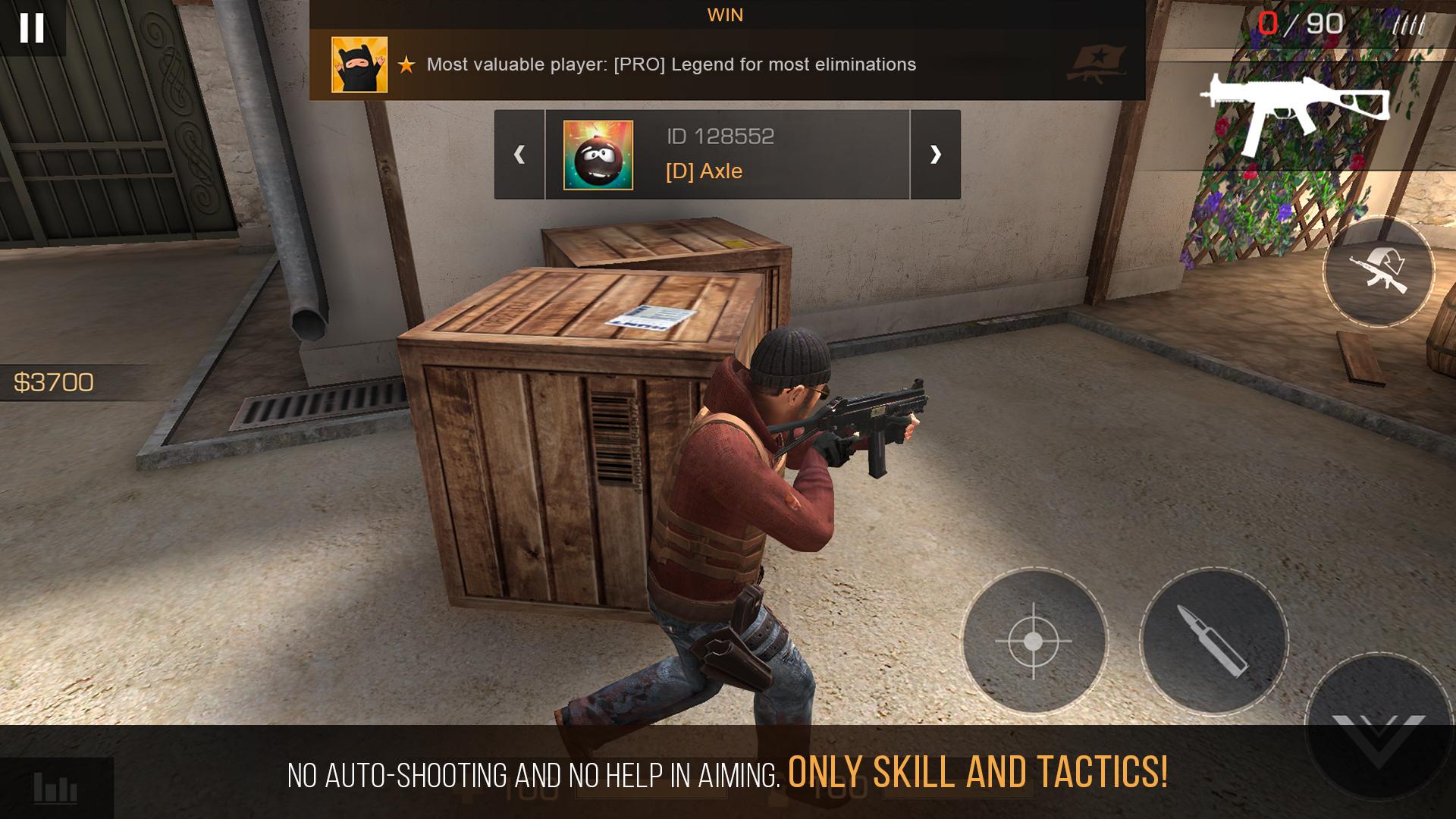Image resolution: width=1456 pixels, height=819 pixels.
Task: Select the MVP eliminations announcement
Action: pos(671,65)
